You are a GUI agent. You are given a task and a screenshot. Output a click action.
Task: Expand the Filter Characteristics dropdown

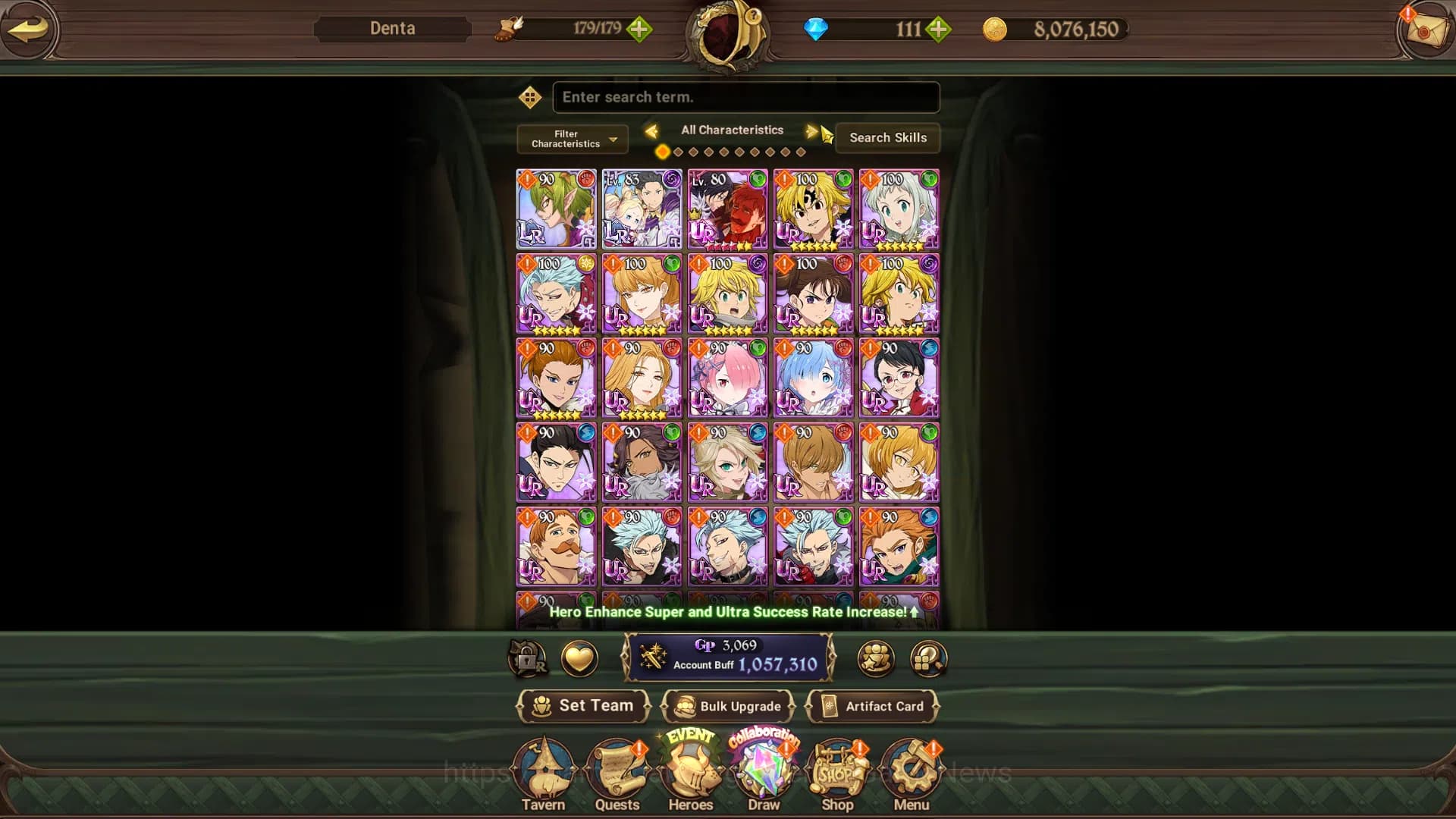pos(571,139)
